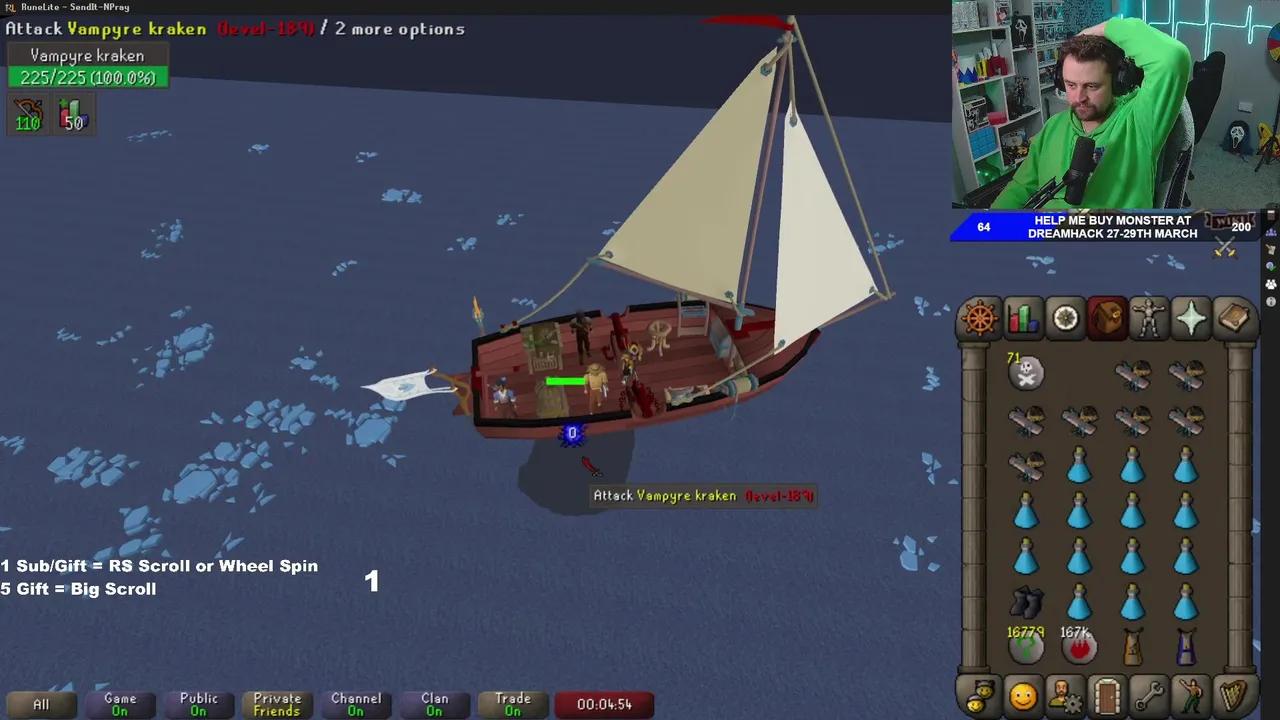Image resolution: width=1280 pixels, height=720 pixels.
Task: Open the smiley face Friends List tab
Action: [x=1023, y=695]
